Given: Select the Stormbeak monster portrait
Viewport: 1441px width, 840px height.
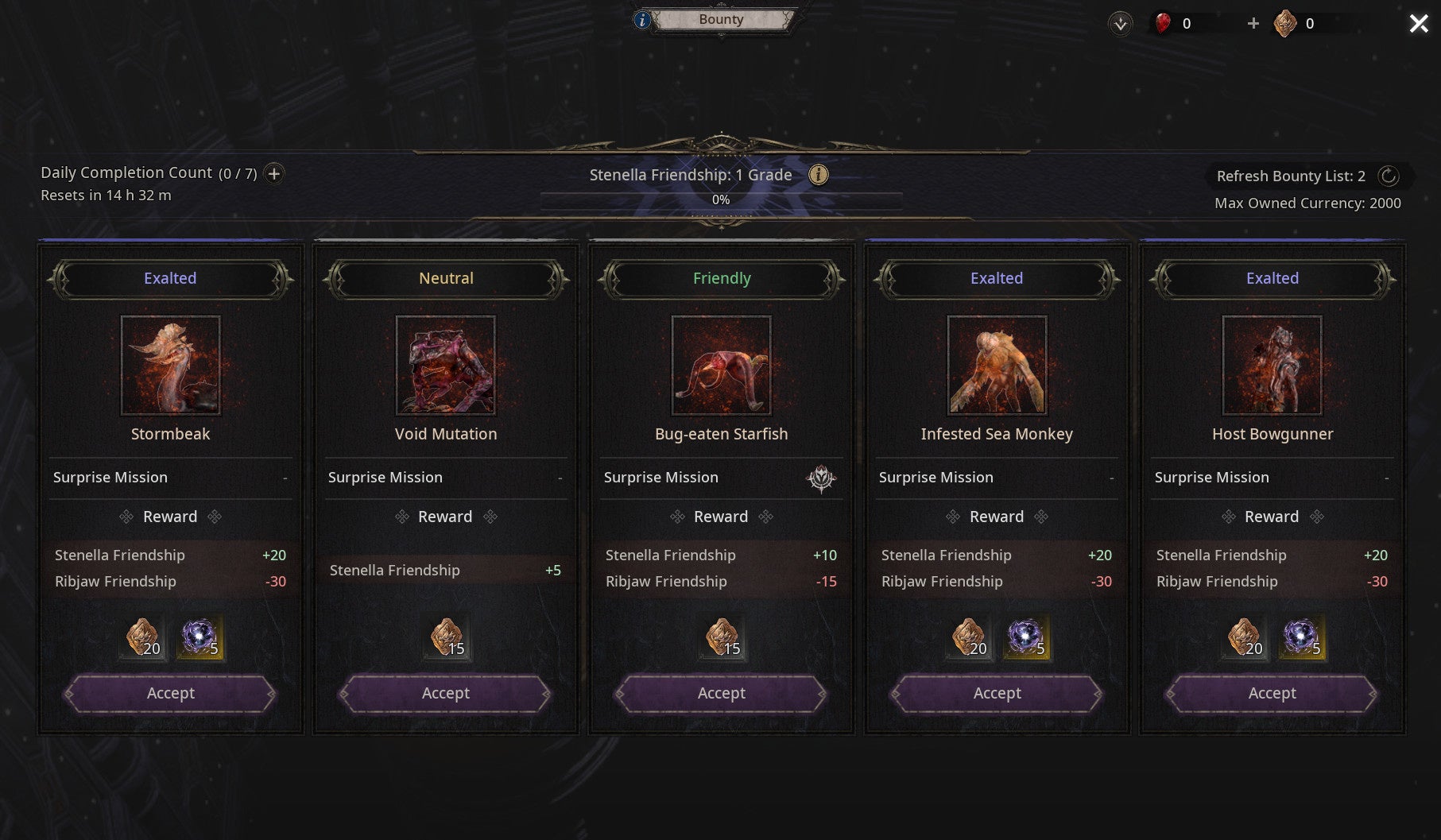Looking at the screenshot, I should coord(170,366).
